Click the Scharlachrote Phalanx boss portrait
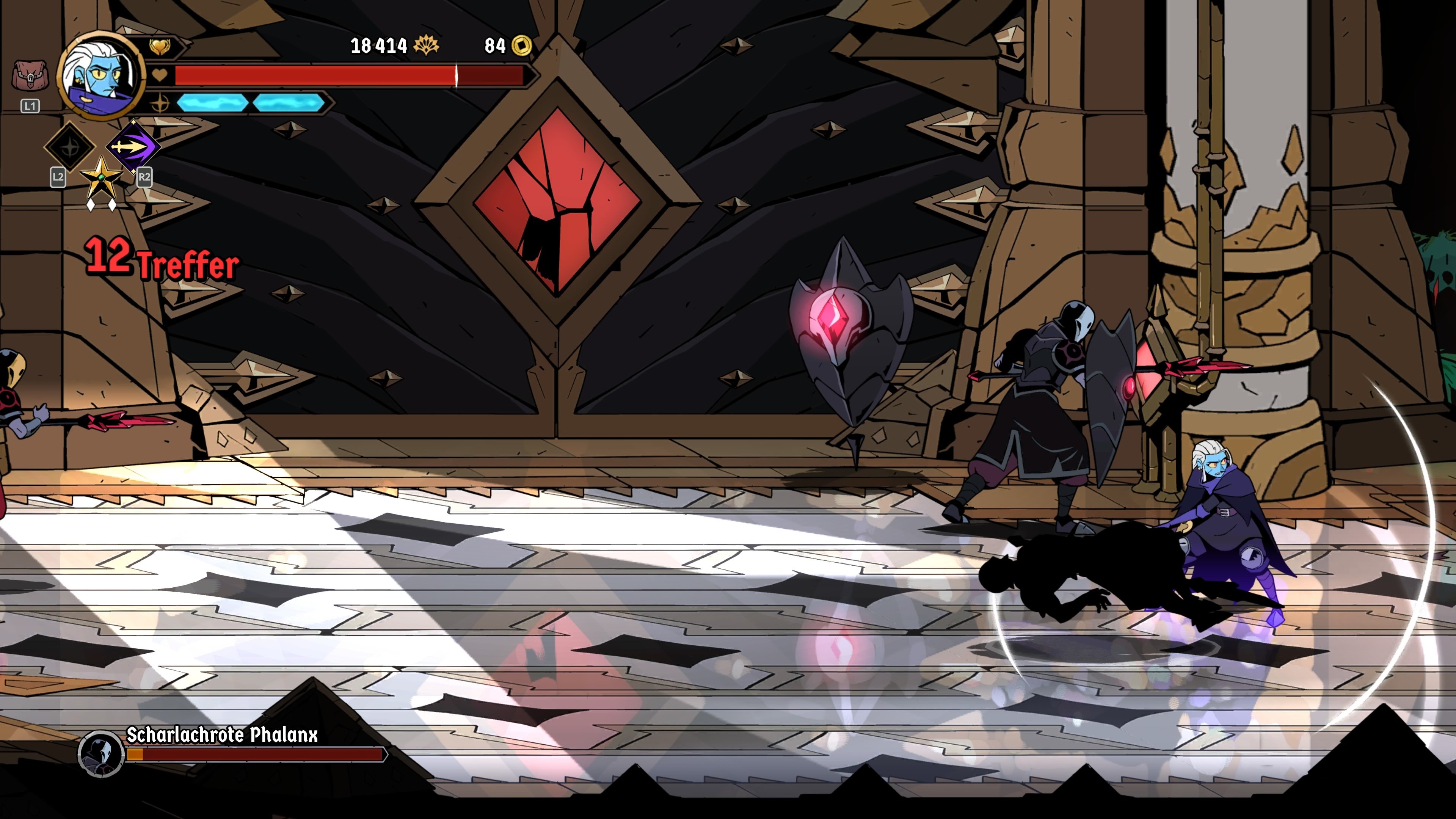This screenshot has width=1456, height=819. (x=101, y=753)
